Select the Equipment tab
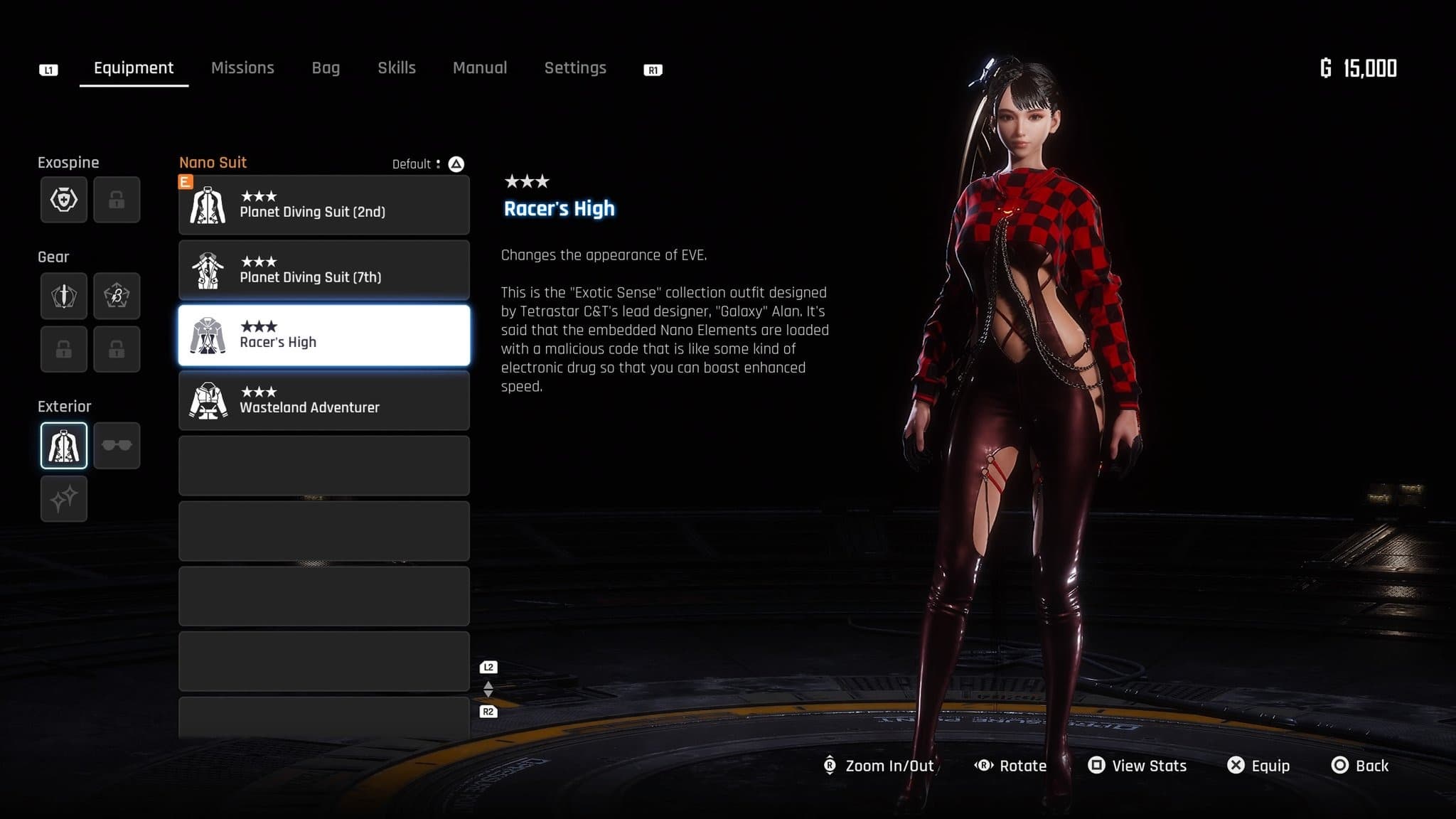The image size is (1456, 819). (134, 68)
